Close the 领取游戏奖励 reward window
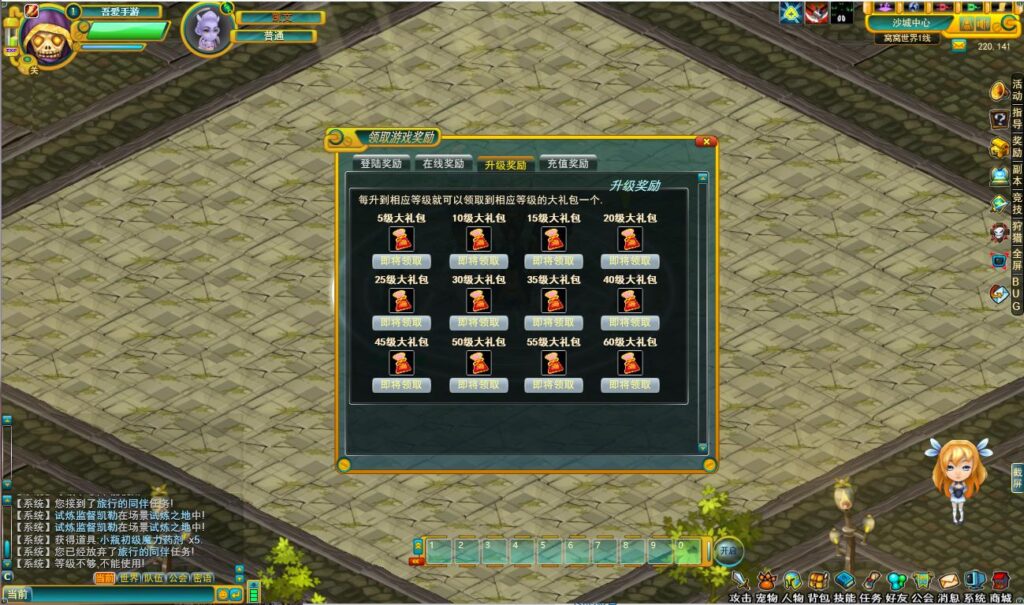 705,142
